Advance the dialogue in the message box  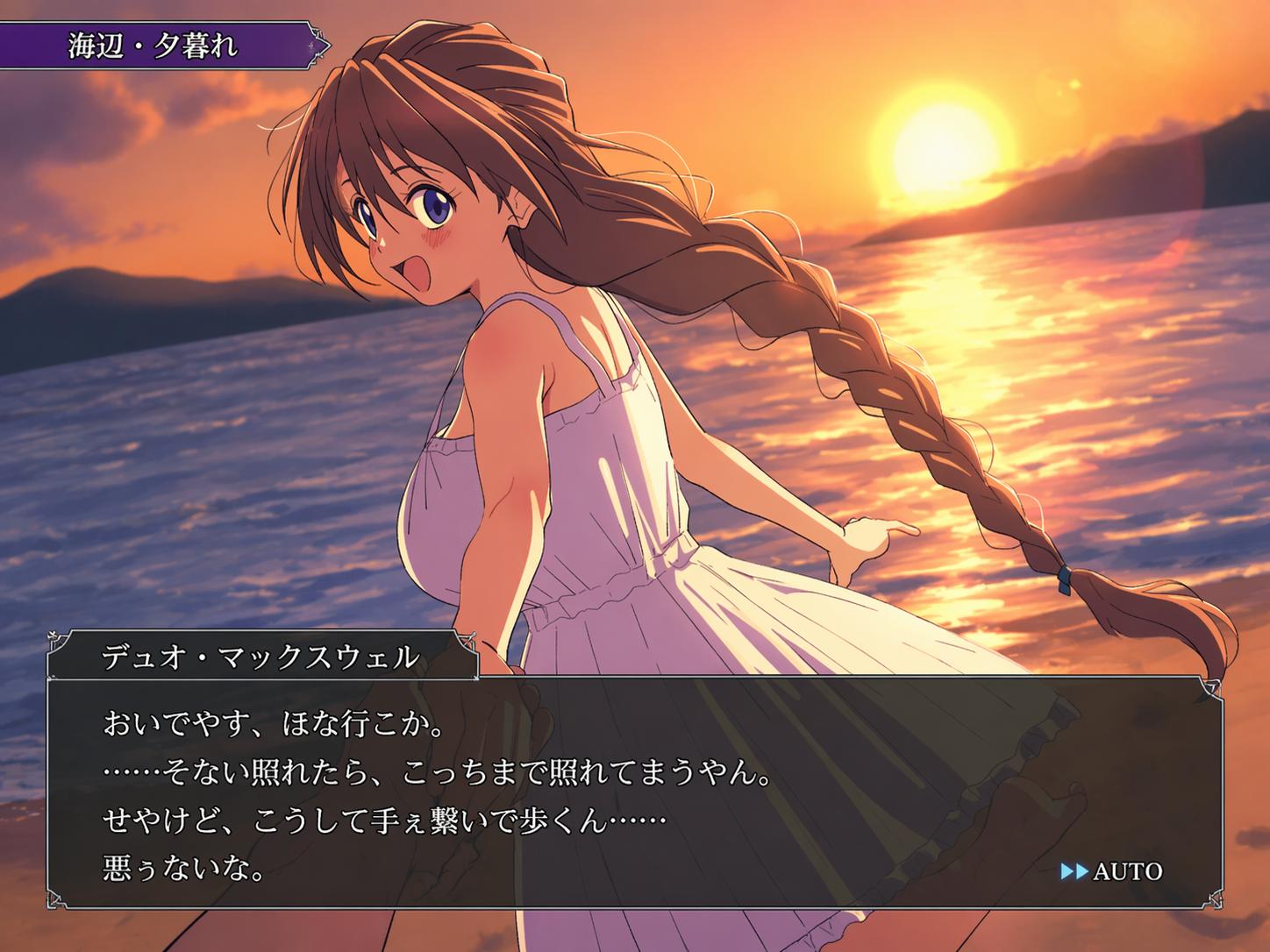pos(614,789)
